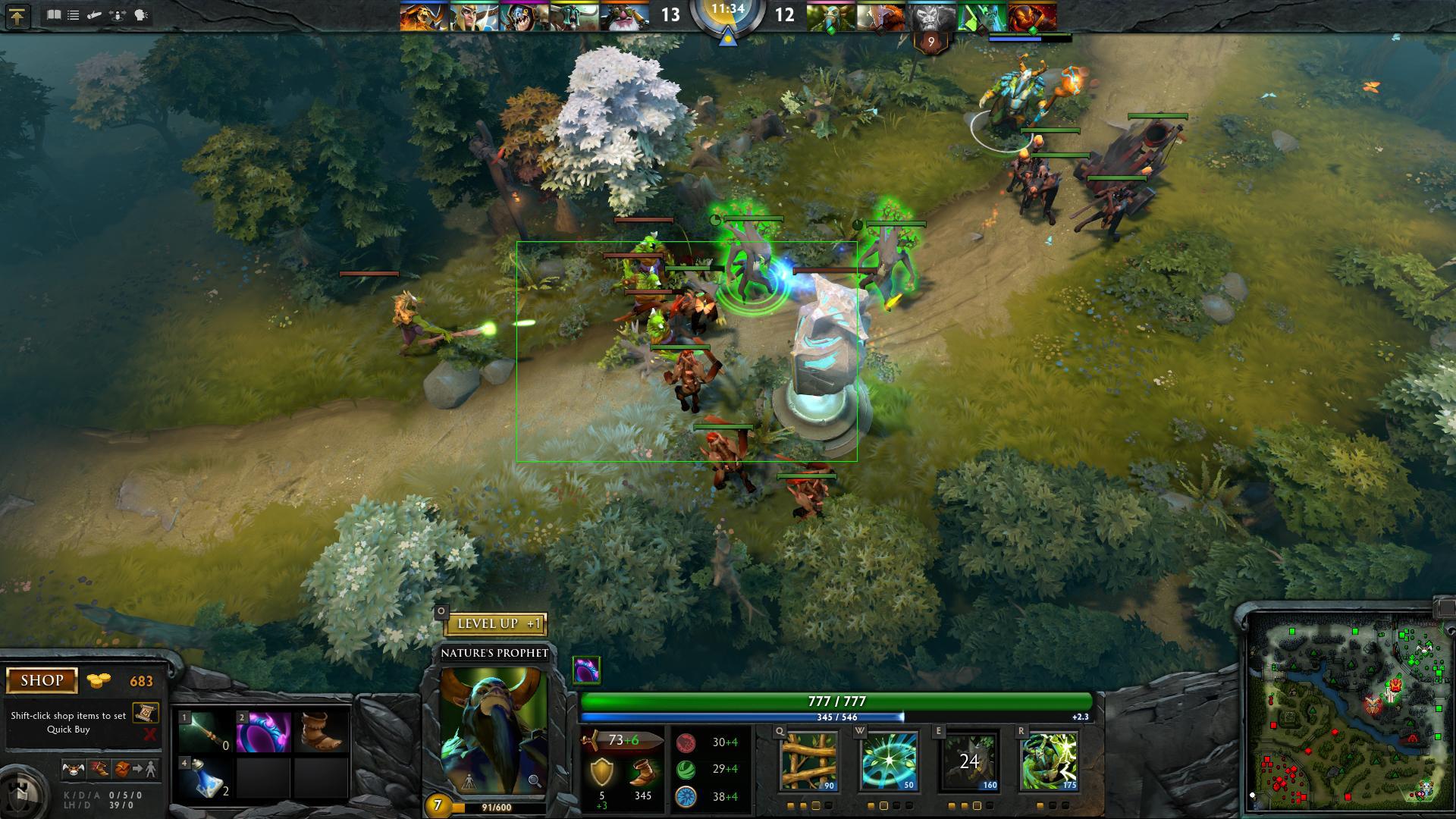
Task: Select the Nature's Prophet hero portrait
Action: tap(494, 728)
